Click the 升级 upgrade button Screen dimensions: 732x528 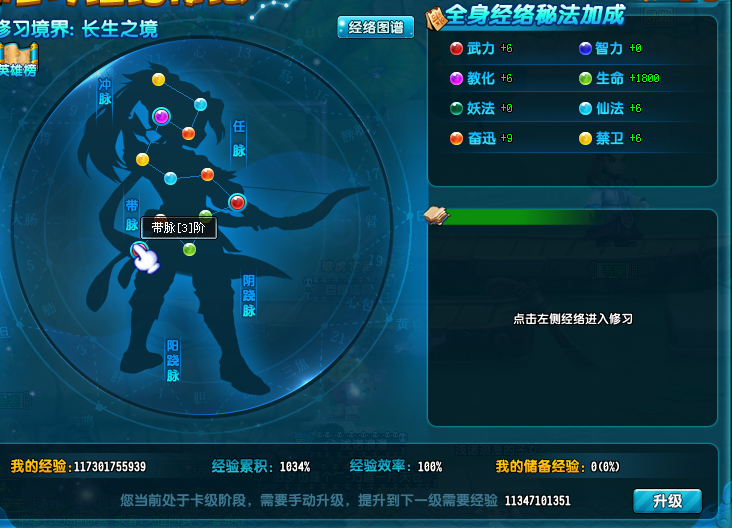click(667, 500)
